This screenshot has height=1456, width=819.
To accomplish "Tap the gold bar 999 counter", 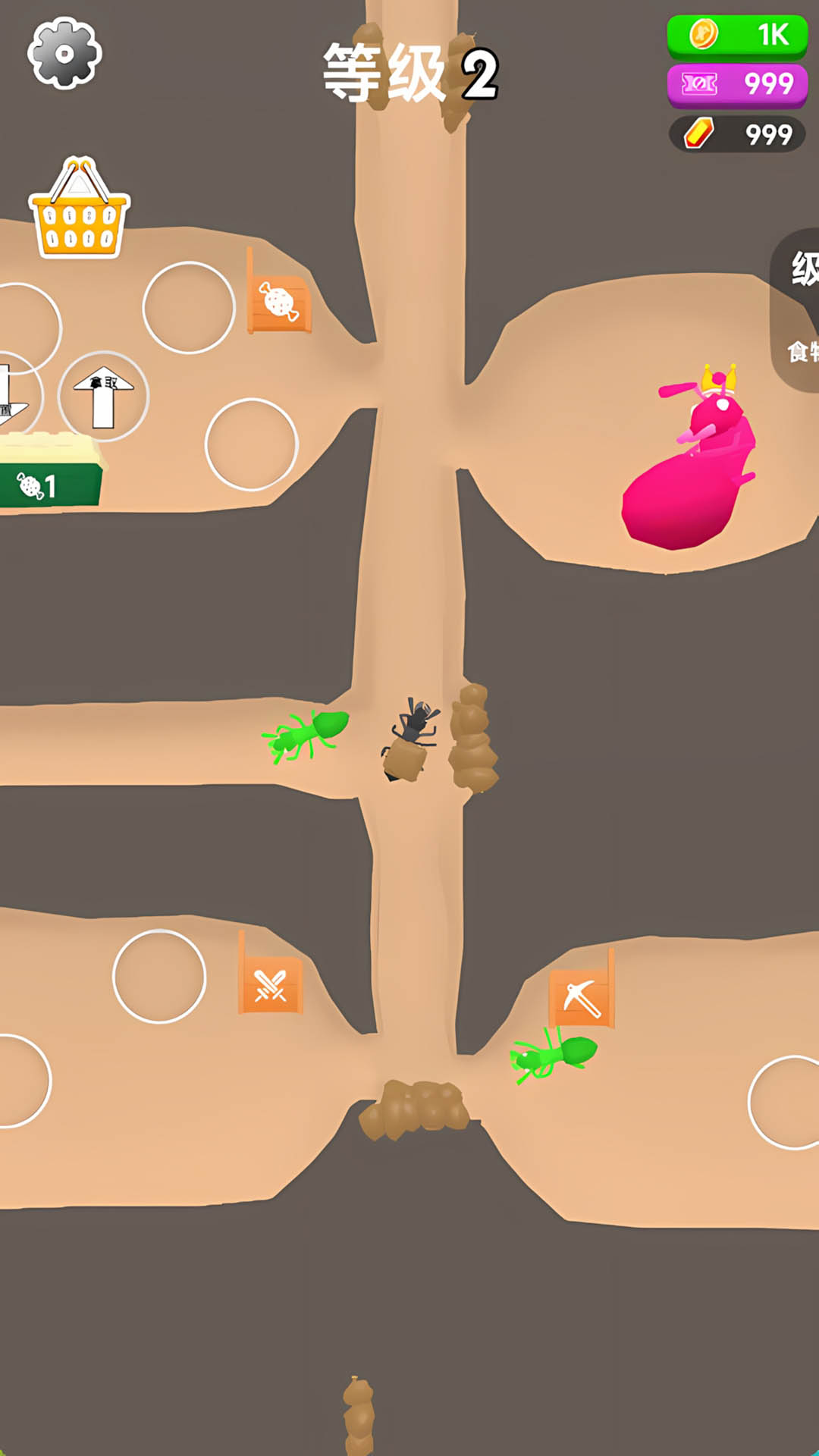I will click(737, 134).
